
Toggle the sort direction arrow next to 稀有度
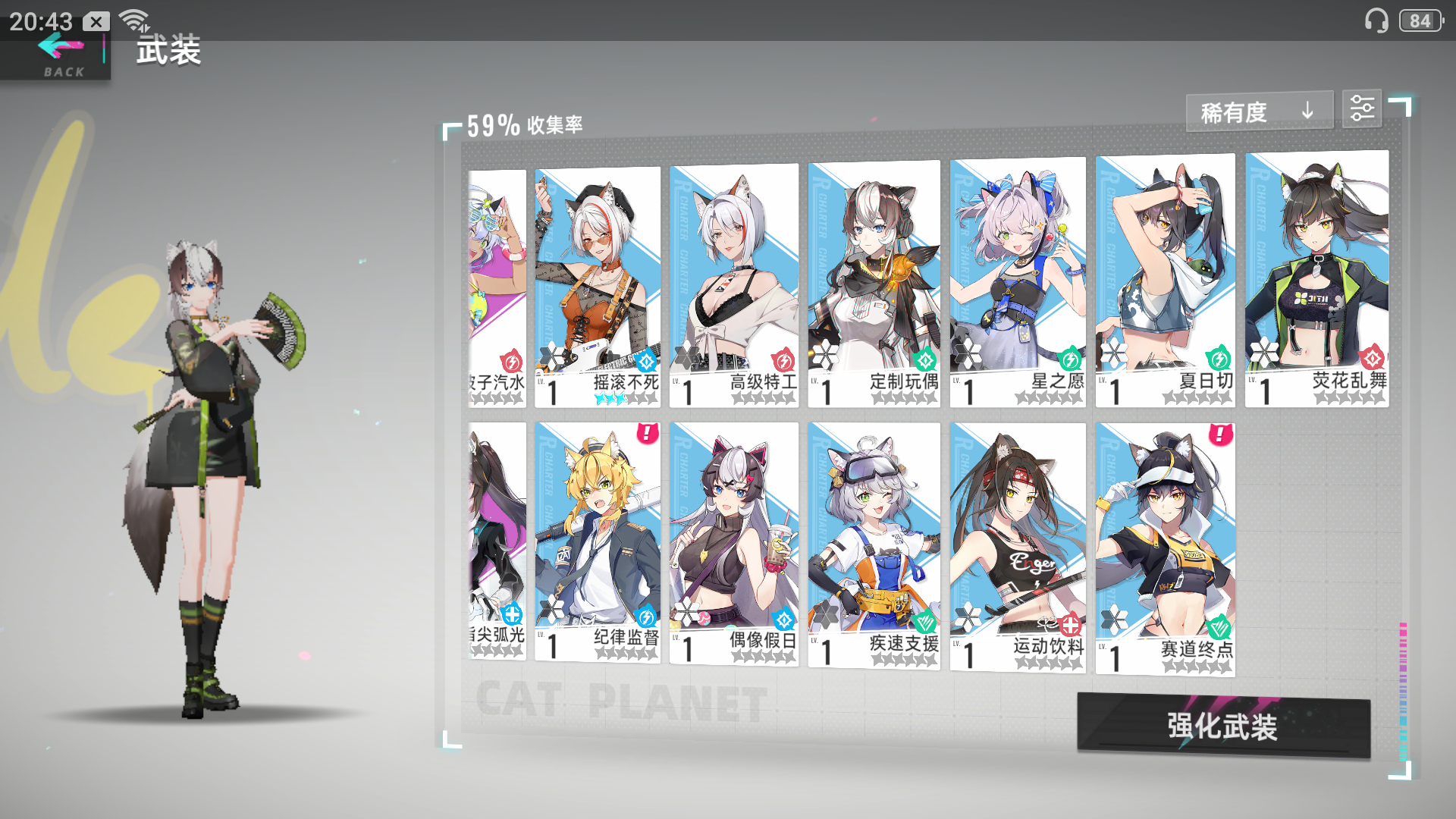click(1307, 111)
